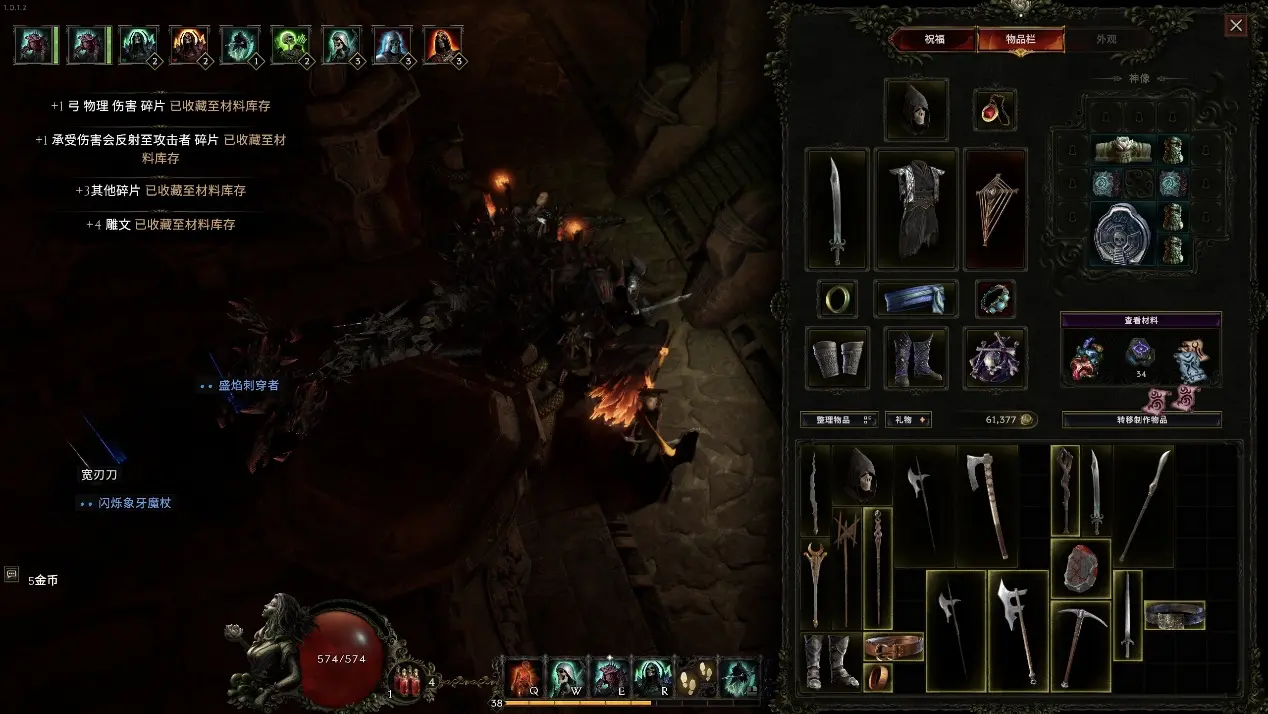The image size is (1268, 714).
Task: Select the equipped blue belt
Action: pyautogui.click(x=916, y=298)
